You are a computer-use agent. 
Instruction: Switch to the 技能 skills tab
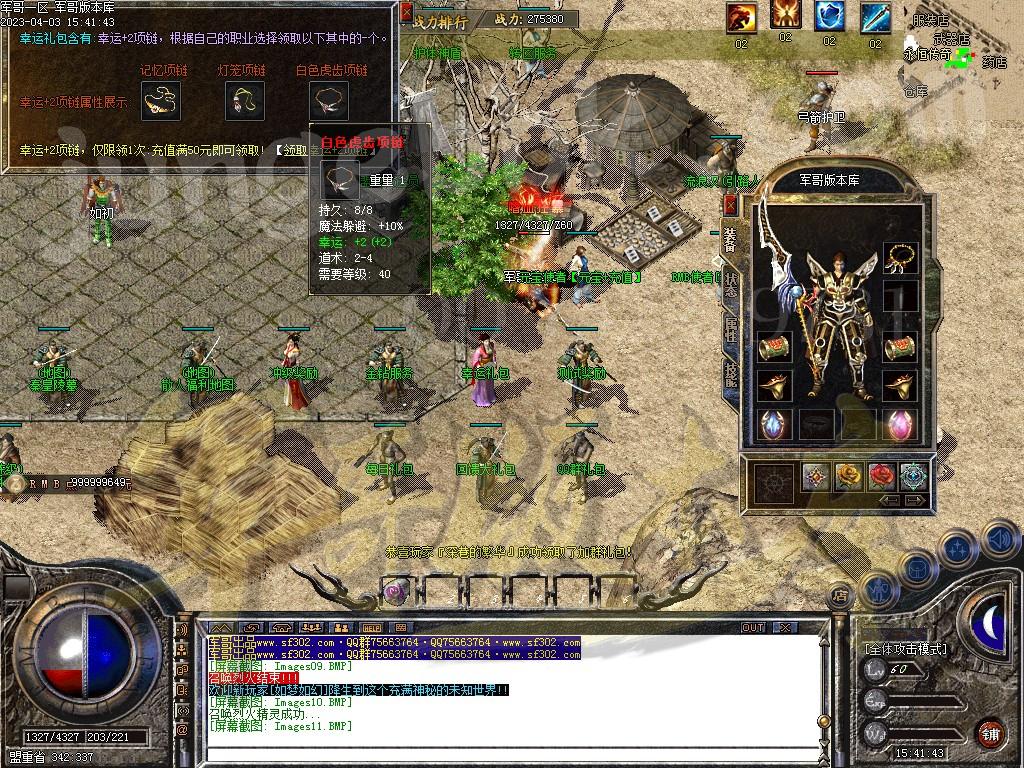tap(732, 372)
